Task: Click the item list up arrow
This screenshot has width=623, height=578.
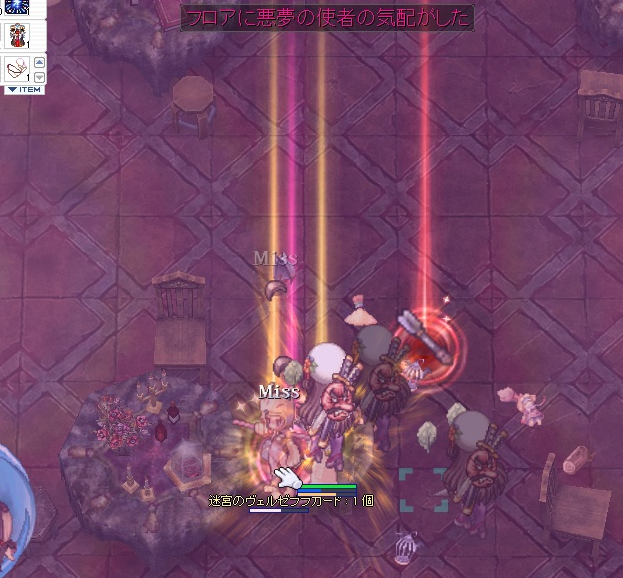Action: (39, 62)
